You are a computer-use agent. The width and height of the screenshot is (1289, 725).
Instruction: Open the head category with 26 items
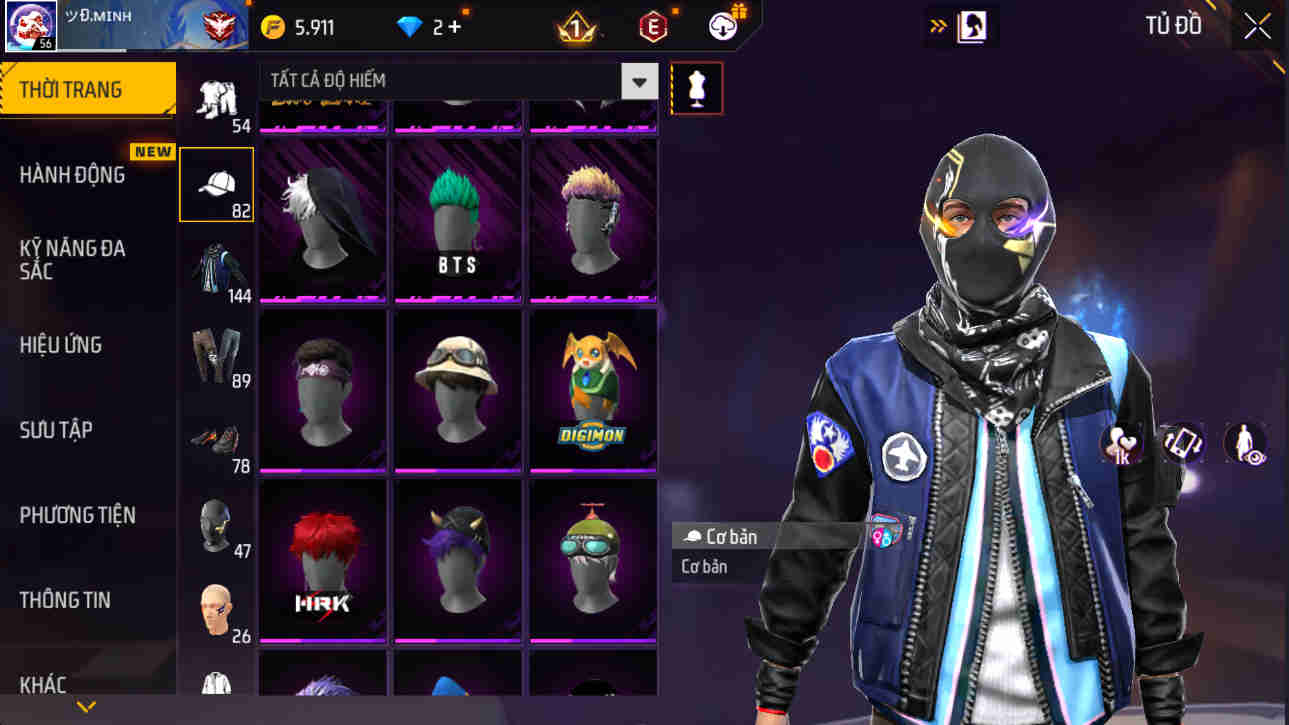coord(216,608)
